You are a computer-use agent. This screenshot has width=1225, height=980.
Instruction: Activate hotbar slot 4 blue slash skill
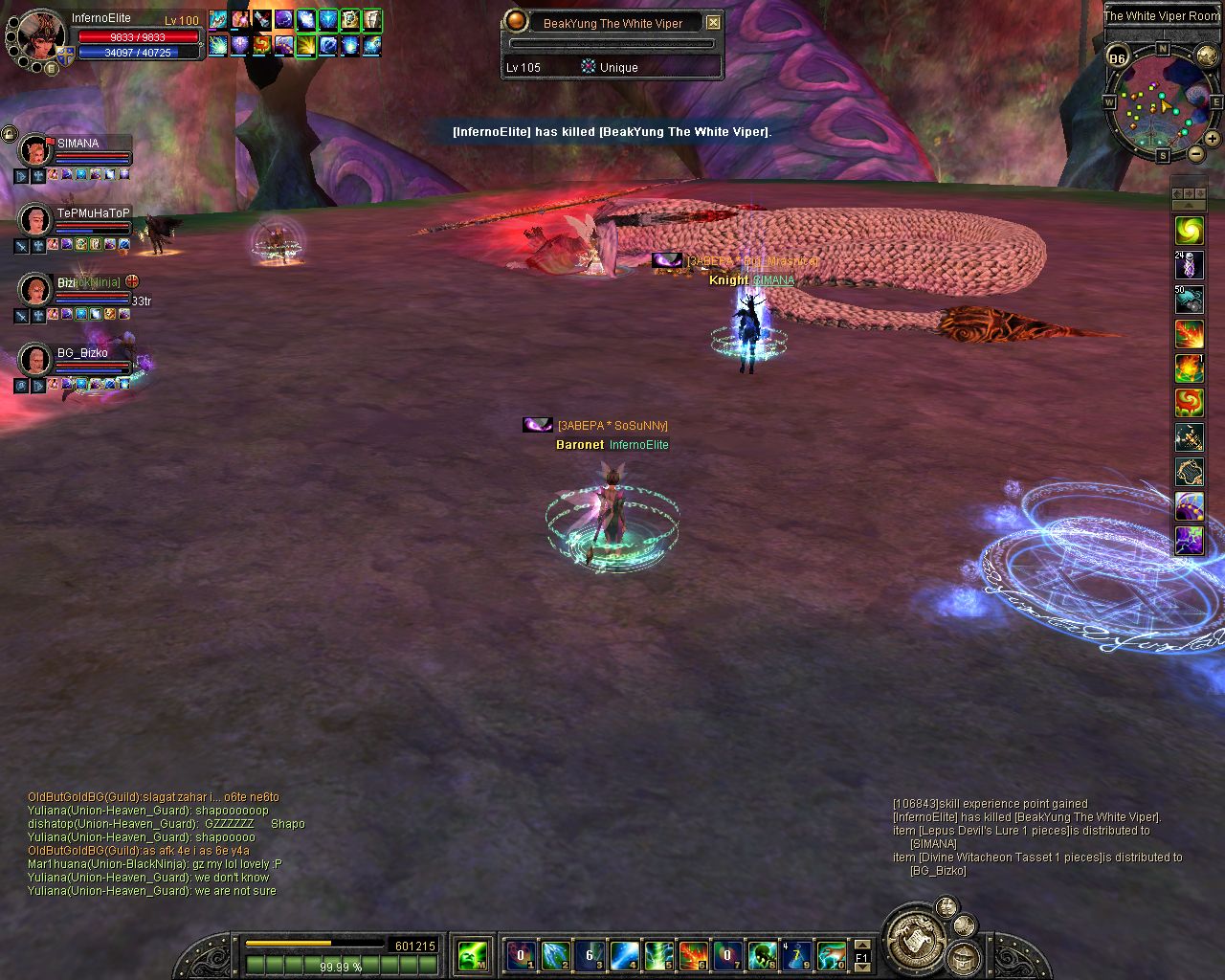coord(625,954)
